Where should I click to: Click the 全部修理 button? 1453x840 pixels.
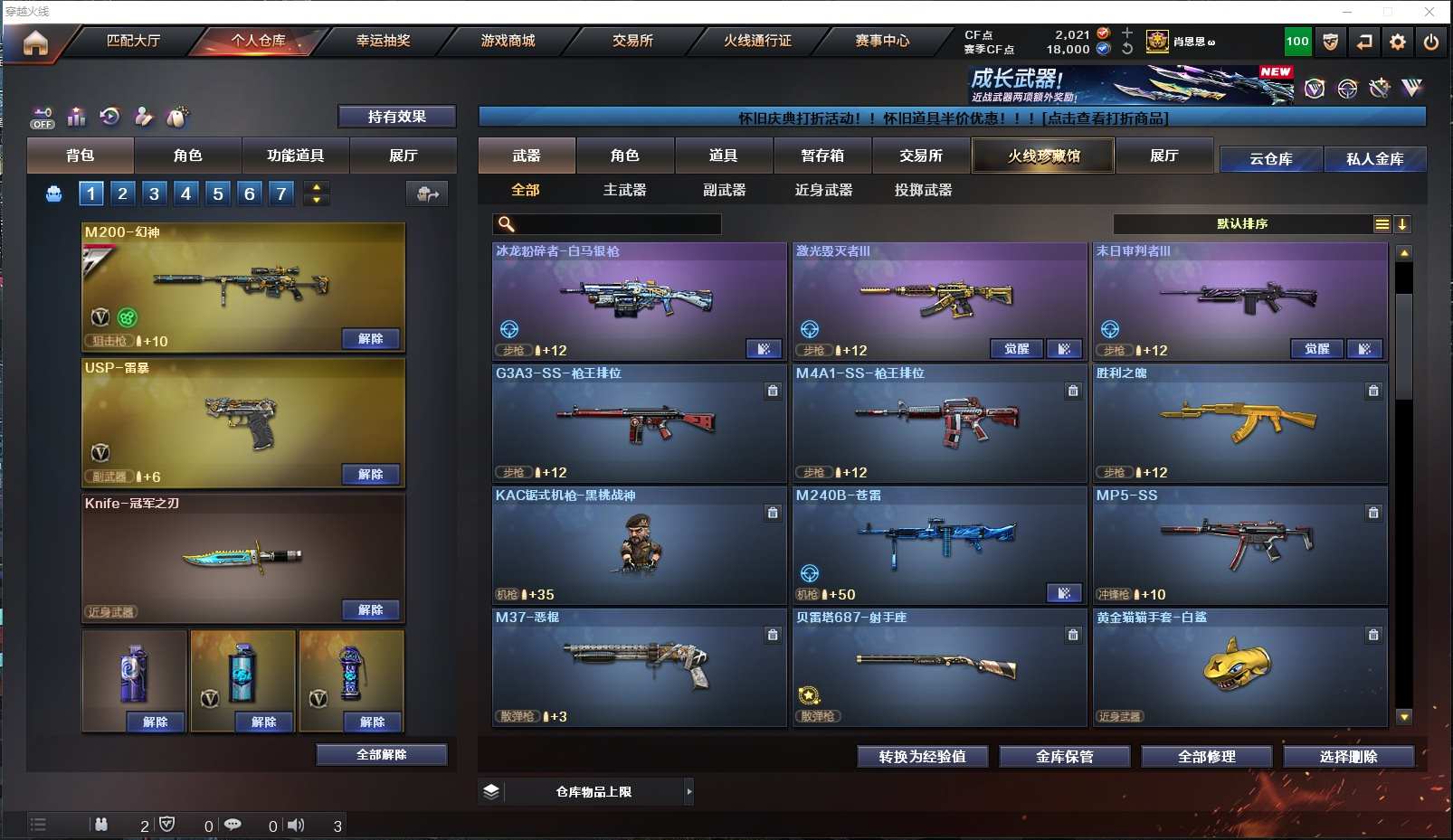pyautogui.click(x=1206, y=757)
